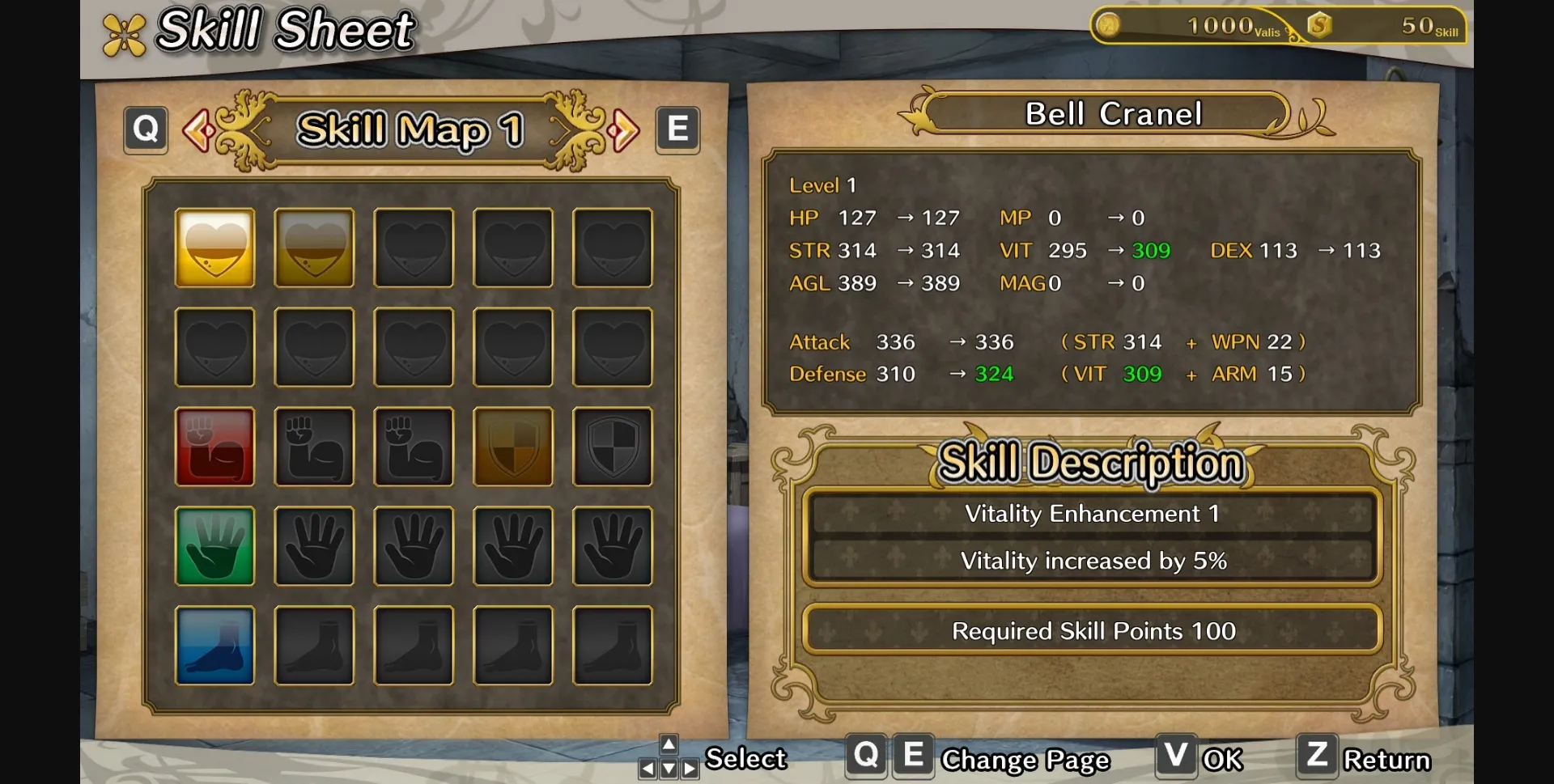The width and height of the screenshot is (1554, 784).
Task: Go to the previous skill map with the left arrow
Action: (x=198, y=130)
